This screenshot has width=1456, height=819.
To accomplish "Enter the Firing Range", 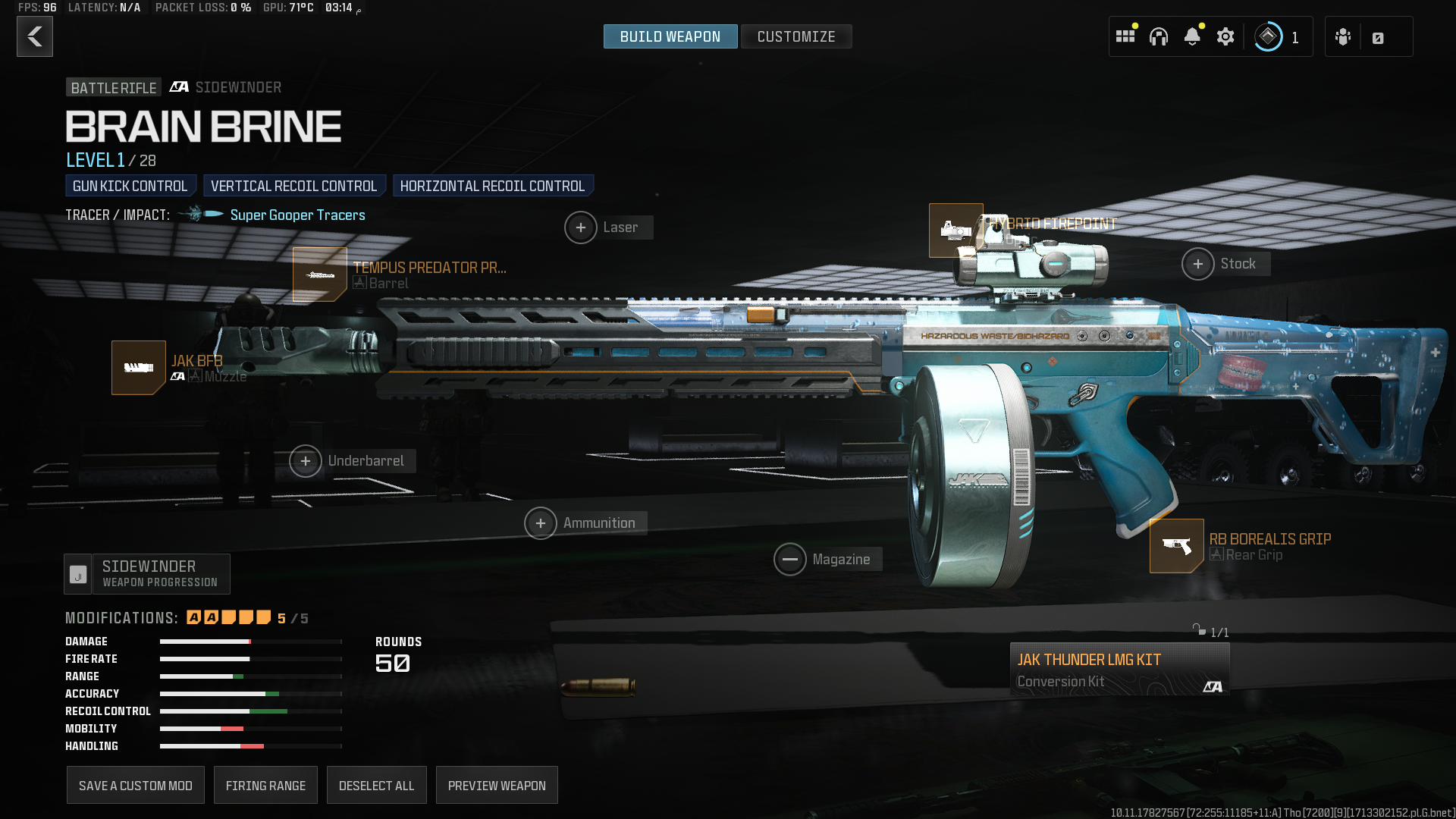I will (x=265, y=786).
